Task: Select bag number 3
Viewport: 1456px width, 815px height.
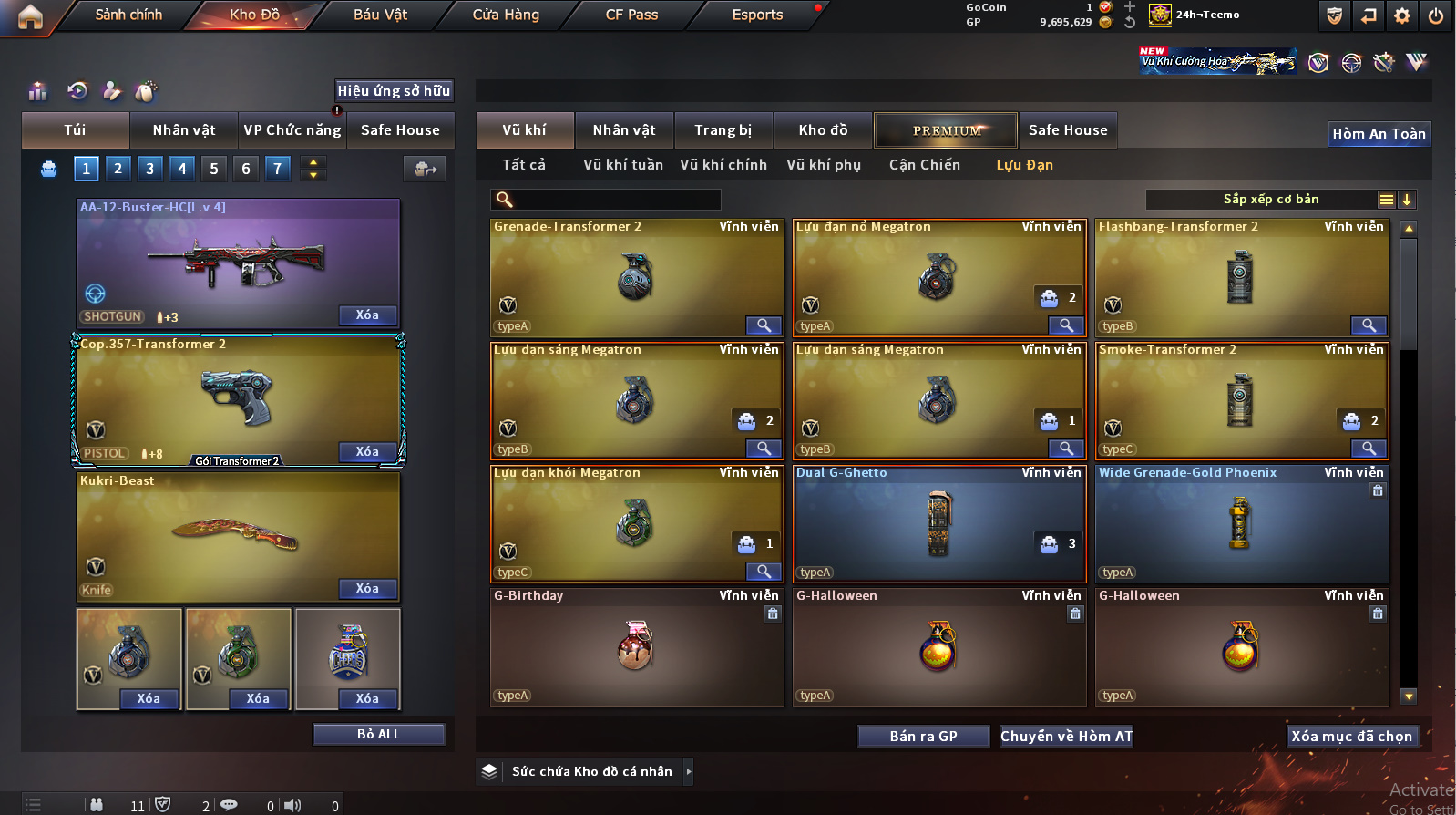Action: [x=150, y=169]
